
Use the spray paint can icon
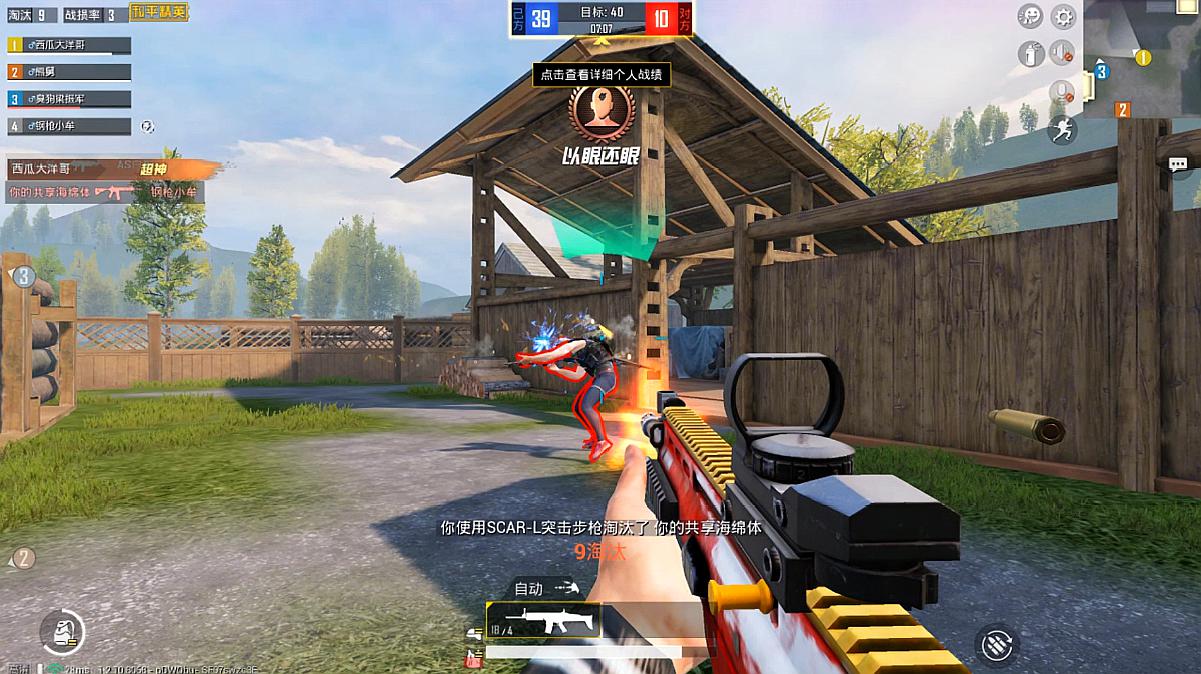pos(1031,54)
